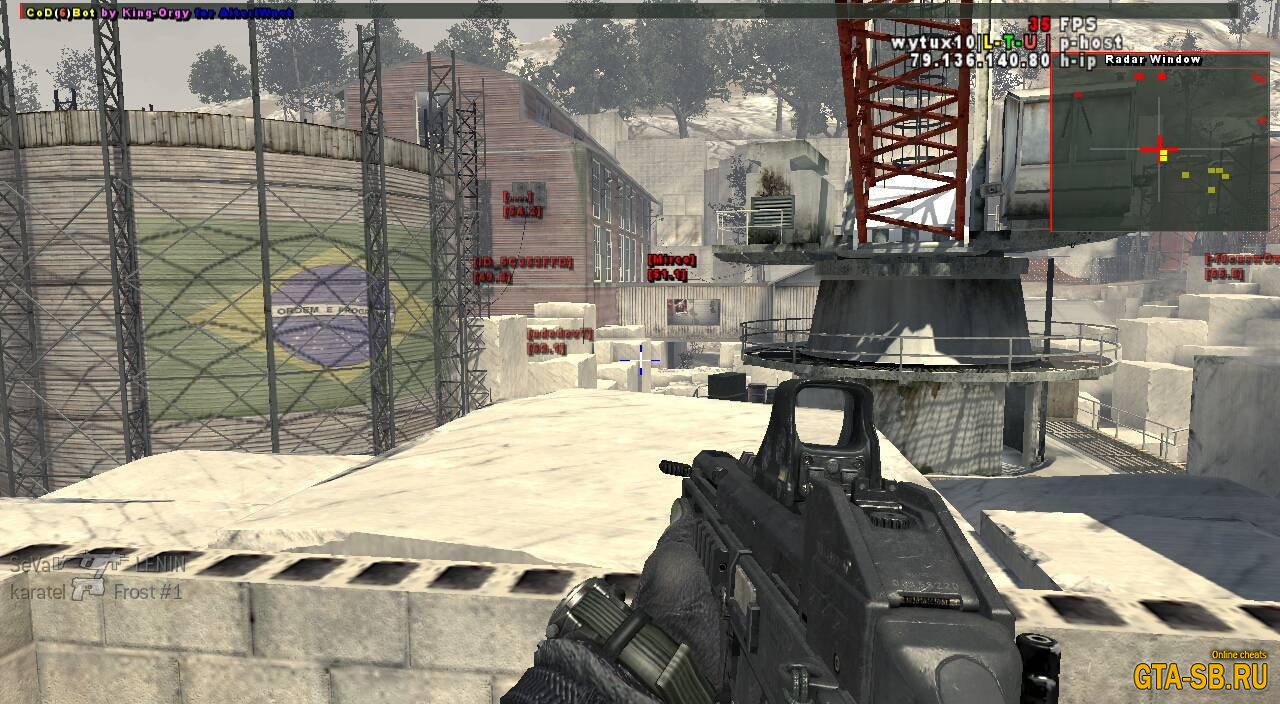Open the GTA-SB.RU watermark link
This screenshot has width=1280, height=704.
(x=1200, y=677)
